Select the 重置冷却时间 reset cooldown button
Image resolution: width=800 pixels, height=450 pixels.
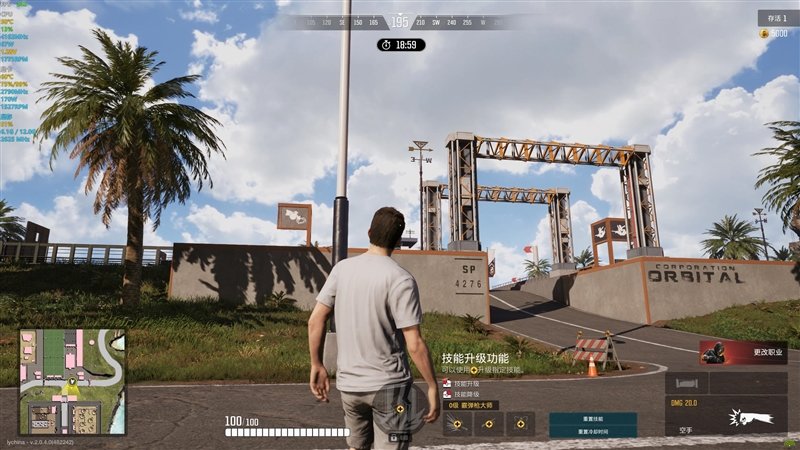pos(593,431)
